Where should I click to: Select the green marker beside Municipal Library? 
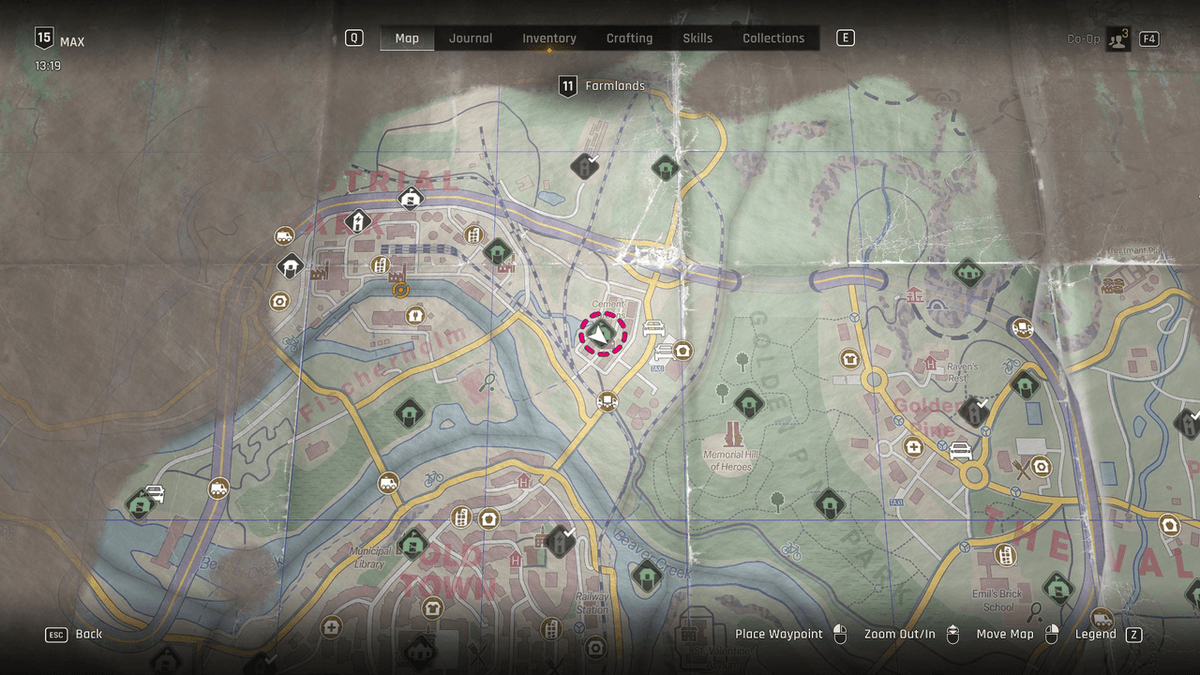[413, 544]
